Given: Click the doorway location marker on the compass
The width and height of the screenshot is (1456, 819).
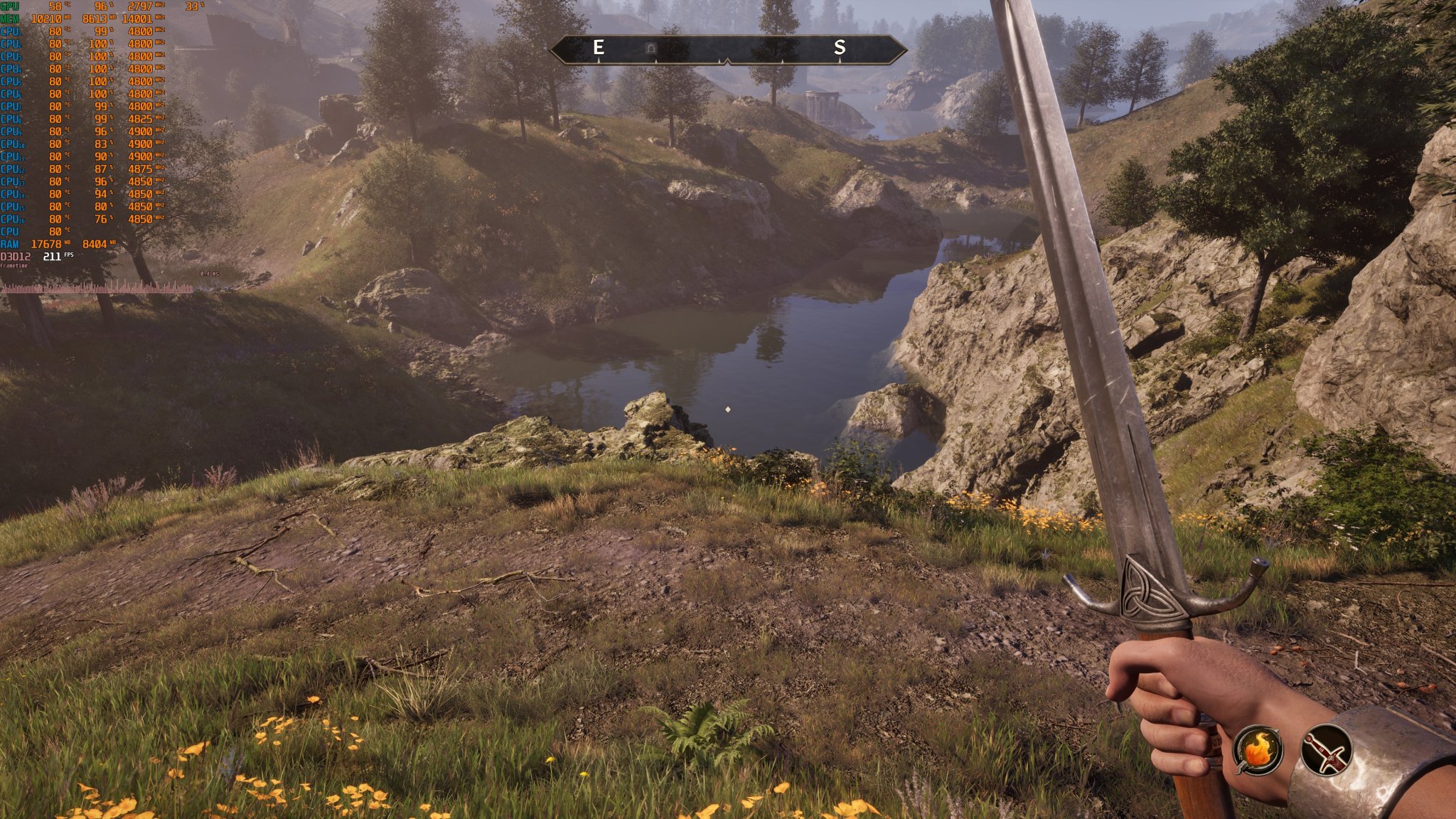Looking at the screenshot, I should pyautogui.click(x=650, y=48).
